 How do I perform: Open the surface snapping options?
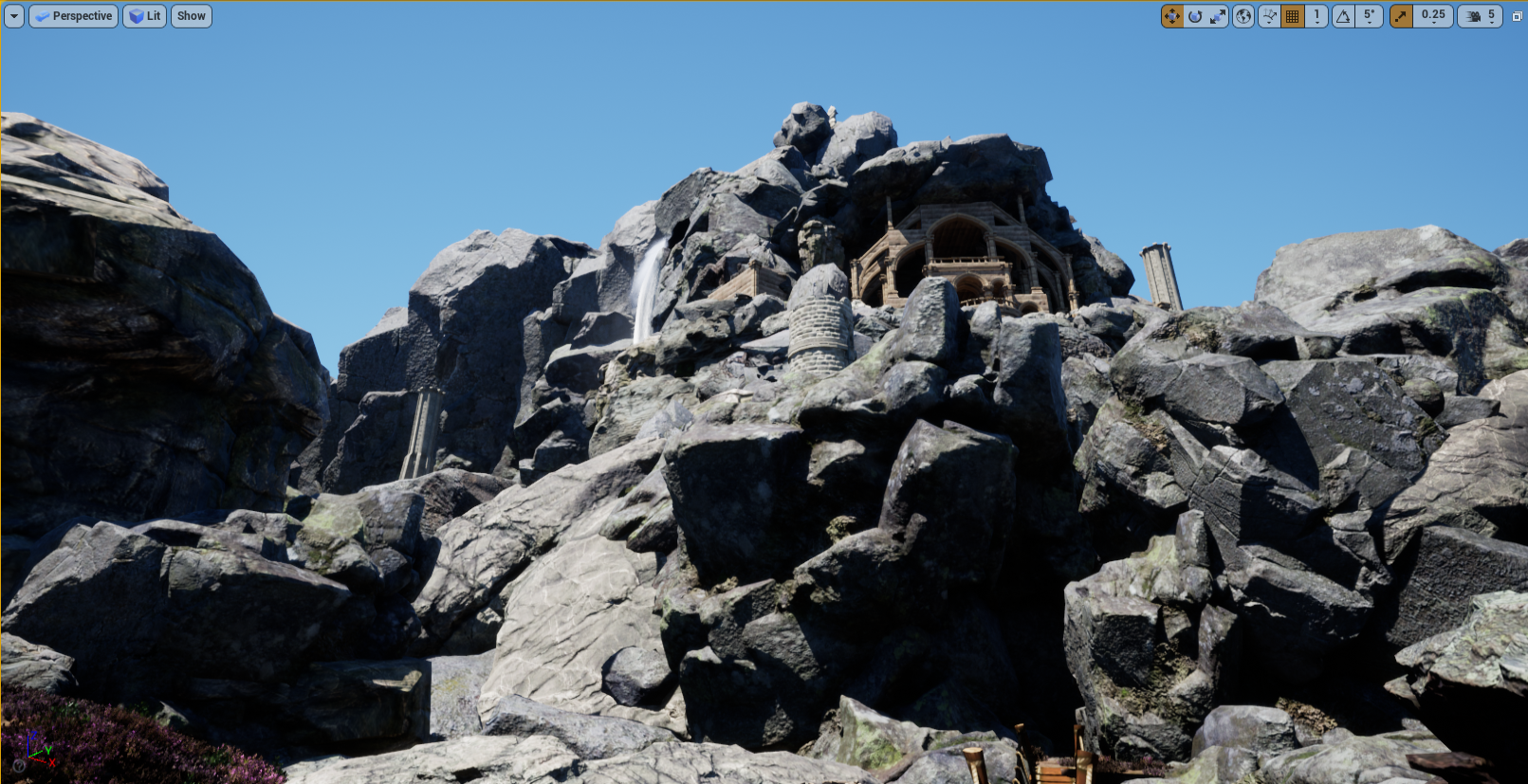(1269, 16)
